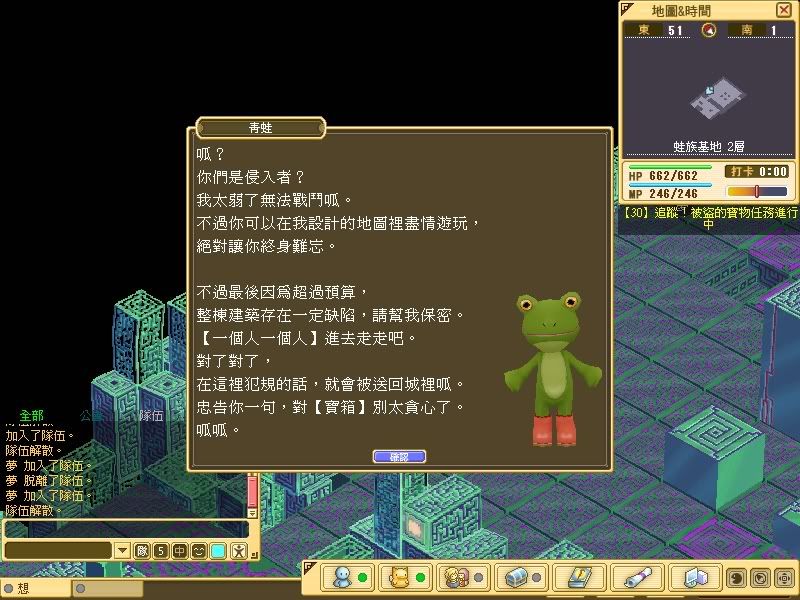The height and width of the screenshot is (600, 800).
Task: Switch chat to the 隊伍 tab
Action: pos(151,414)
